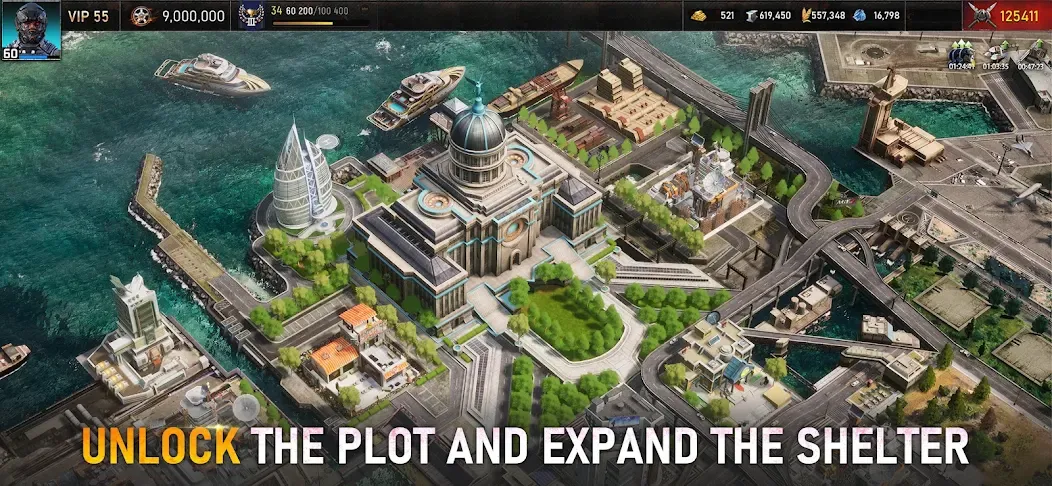
Task: Open the VIP 55 panel
Action: click(88, 16)
